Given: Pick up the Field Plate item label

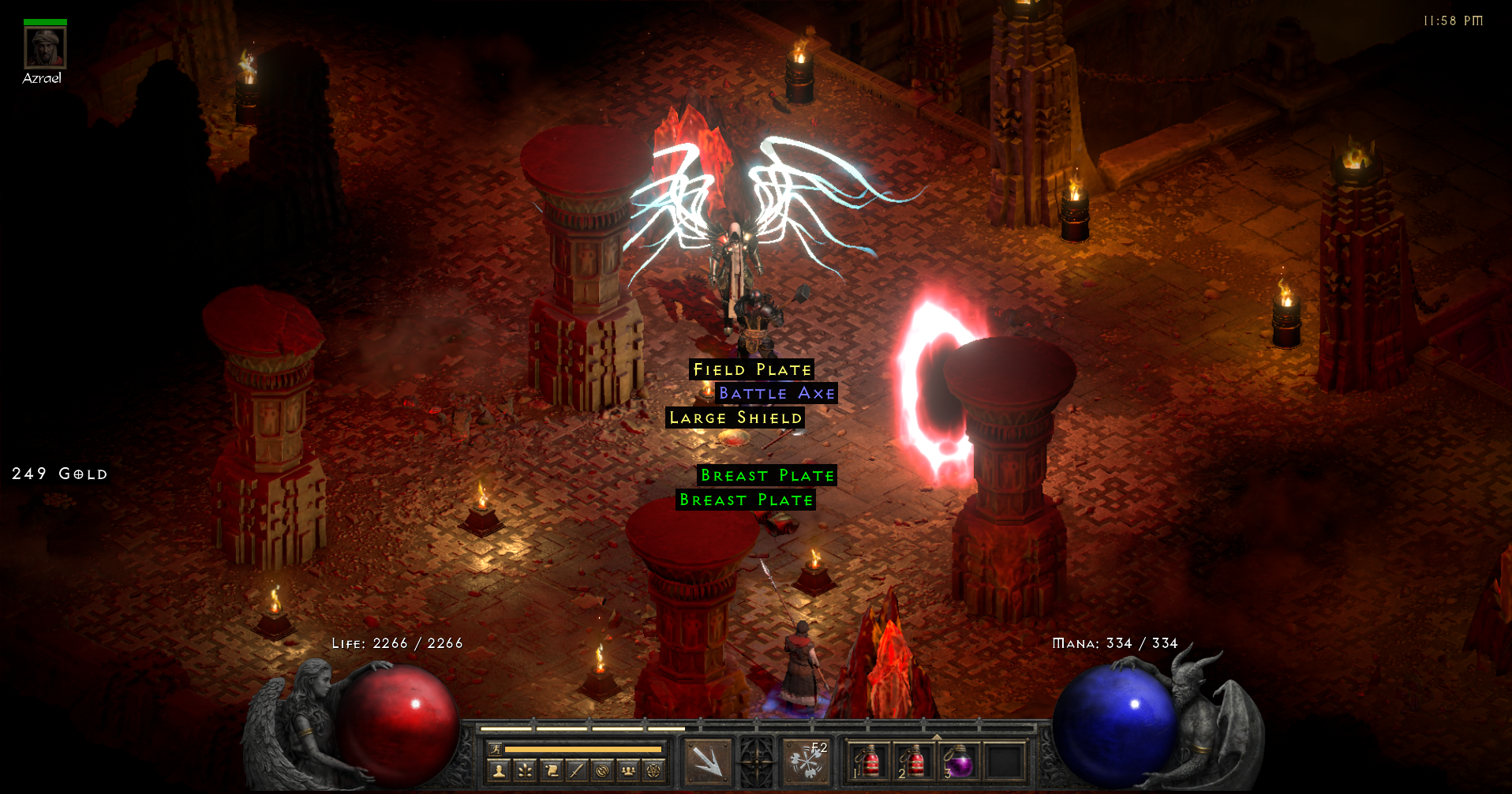Looking at the screenshot, I should [752, 369].
